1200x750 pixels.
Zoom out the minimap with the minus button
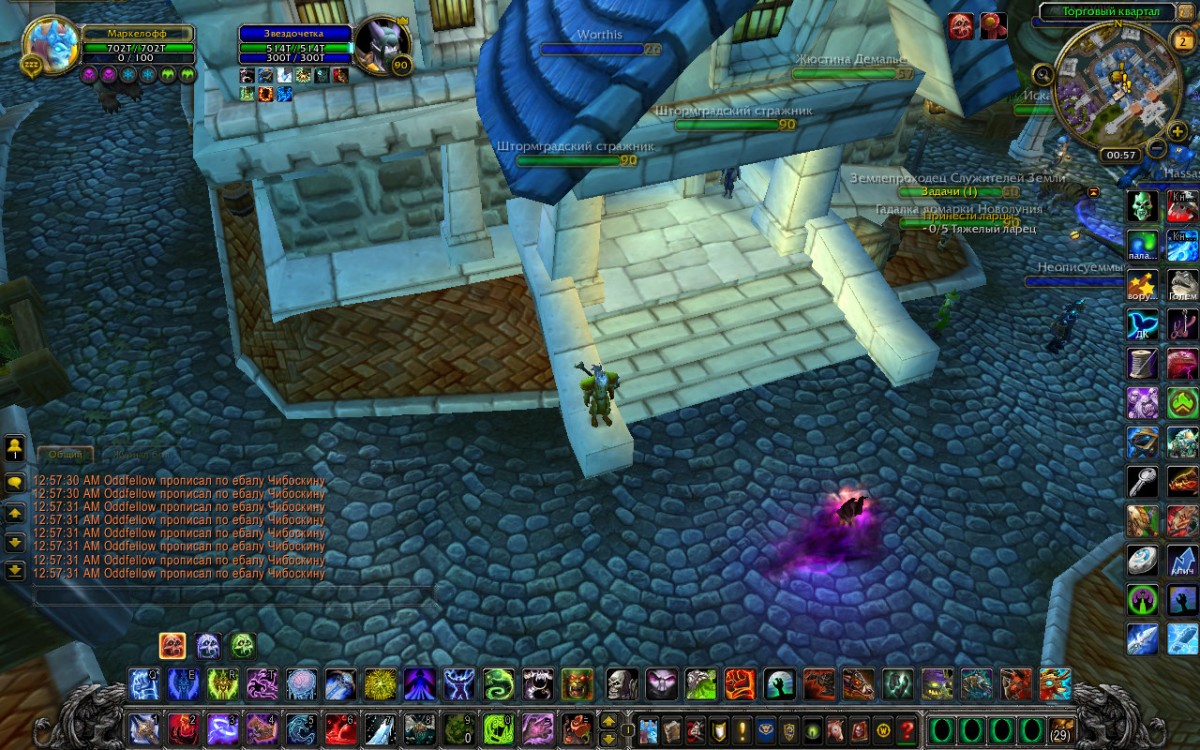[x=1157, y=149]
